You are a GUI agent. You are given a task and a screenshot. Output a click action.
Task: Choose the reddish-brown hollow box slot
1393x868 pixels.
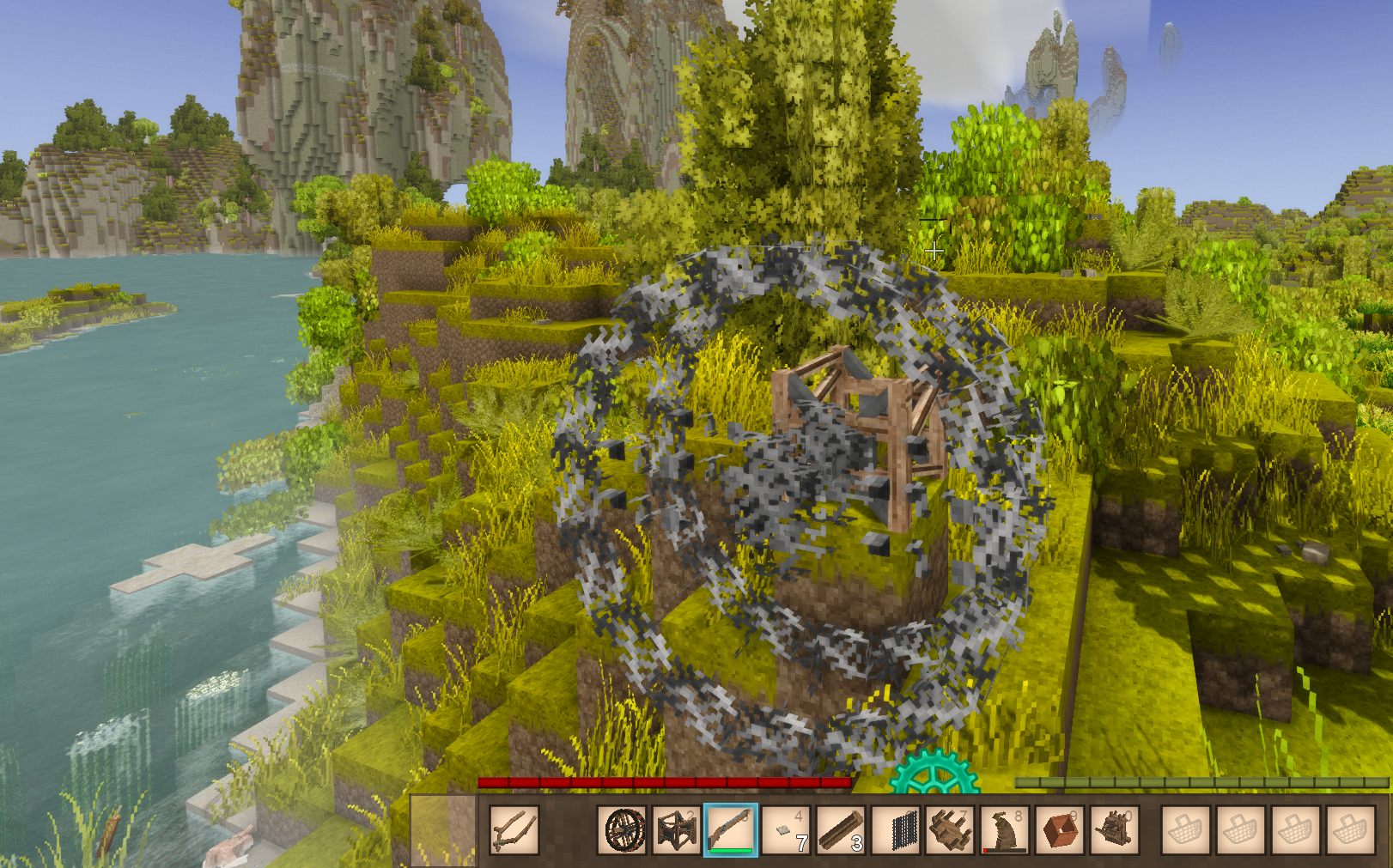pyautogui.click(x=1060, y=830)
